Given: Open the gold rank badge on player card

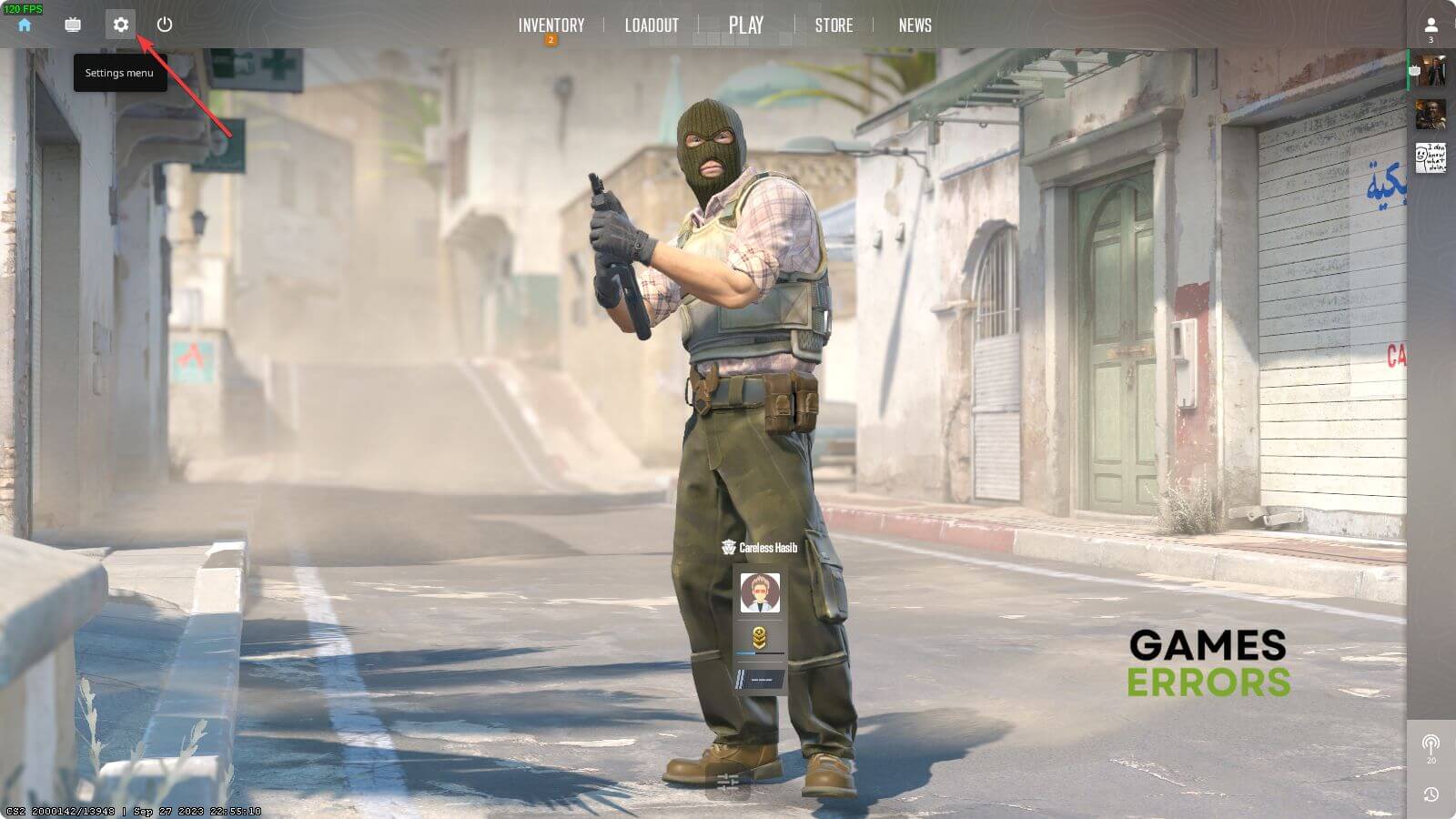Looking at the screenshot, I should point(759,638).
